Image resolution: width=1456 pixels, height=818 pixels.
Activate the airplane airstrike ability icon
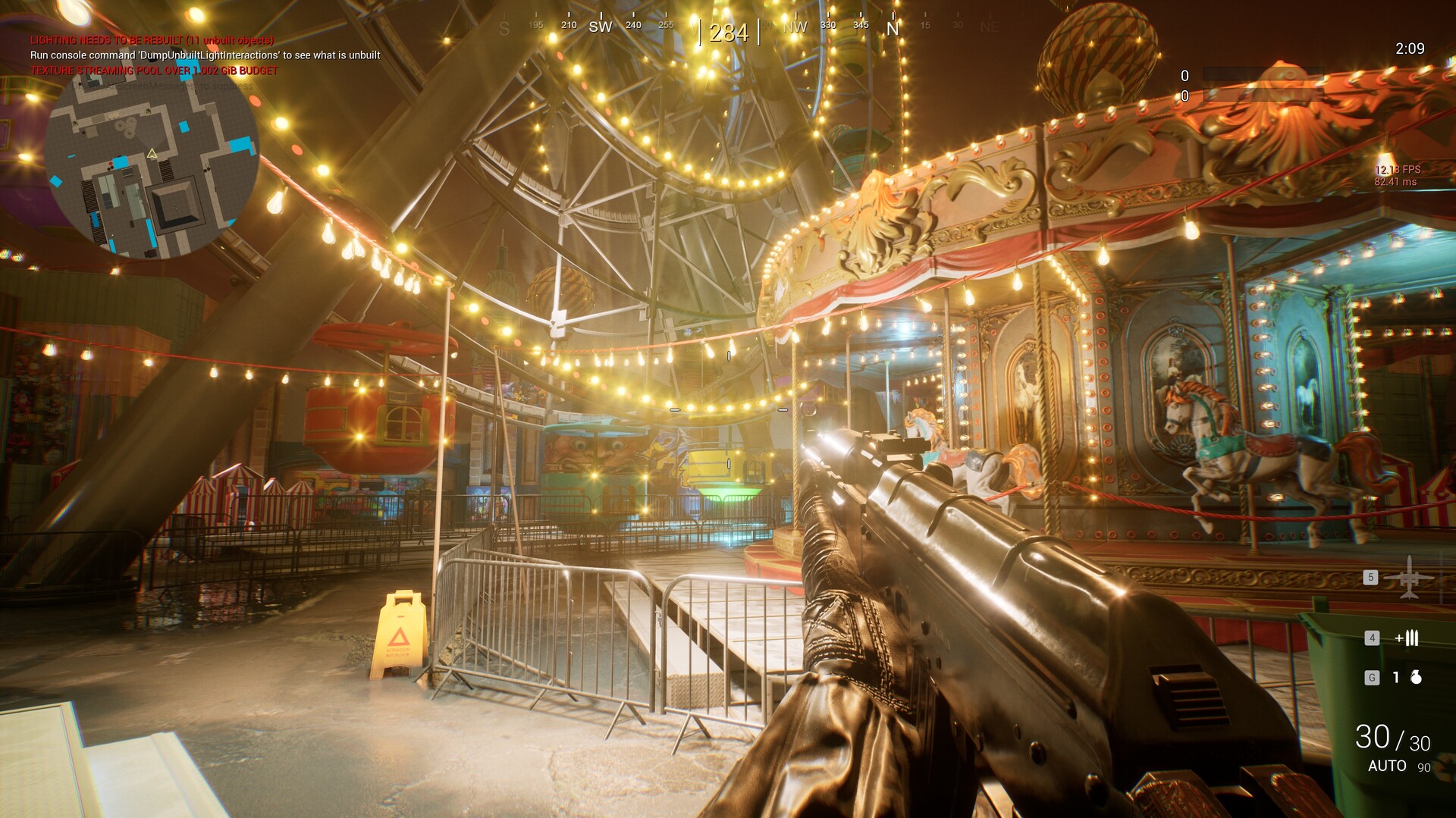pos(1408,577)
